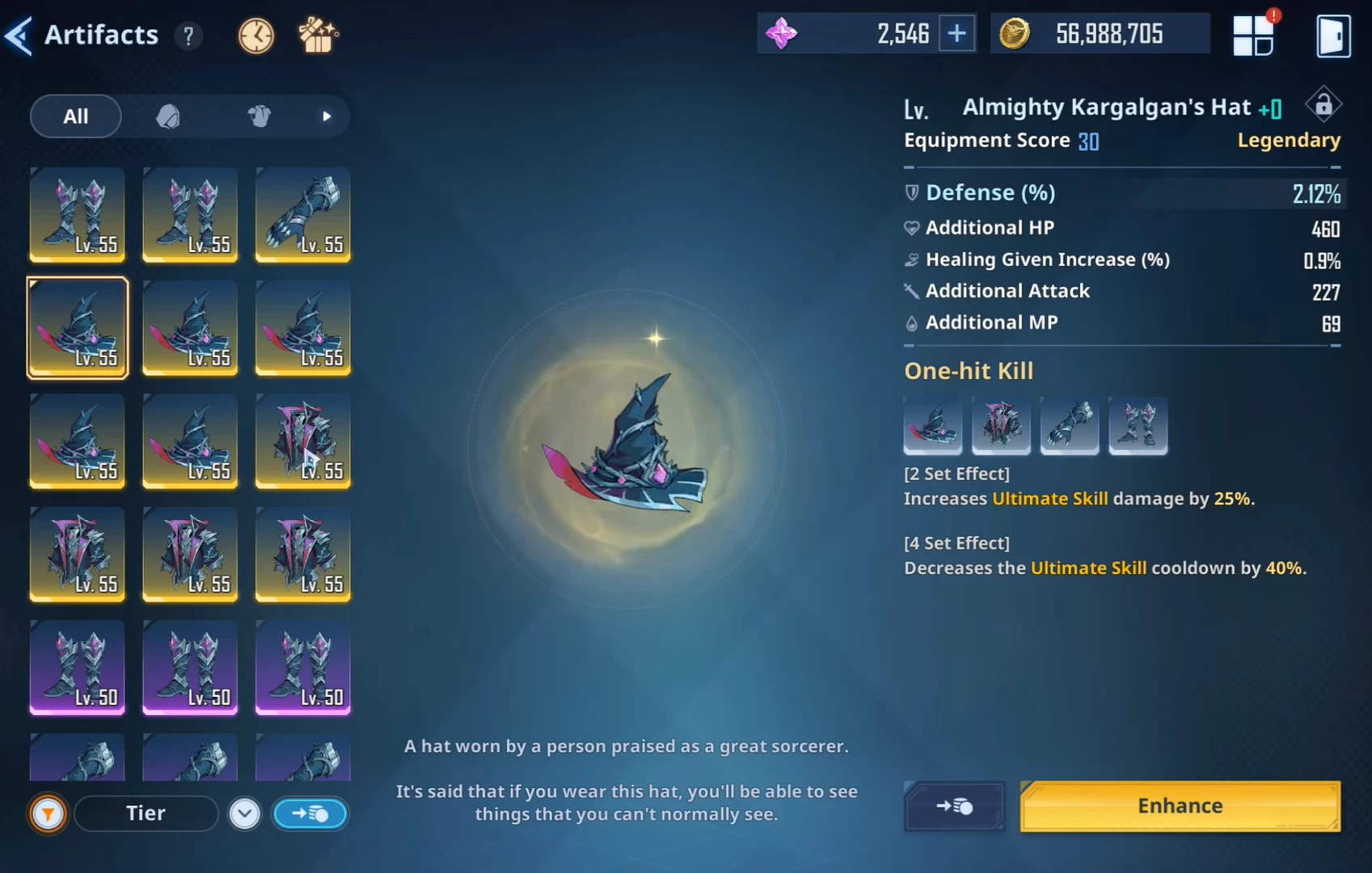Open the Artifacts help question mark

pos(188,36)
